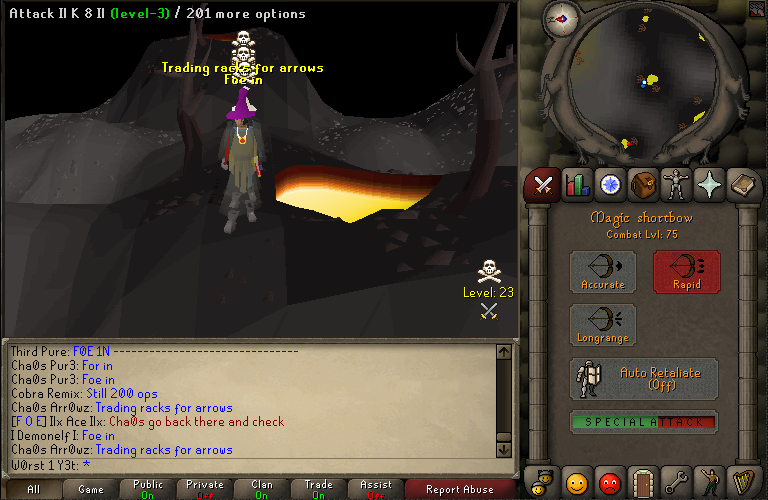768x500 pixels.
Task: Click the compass to face north
Action: pyautogui.click(x=562, y=19)
